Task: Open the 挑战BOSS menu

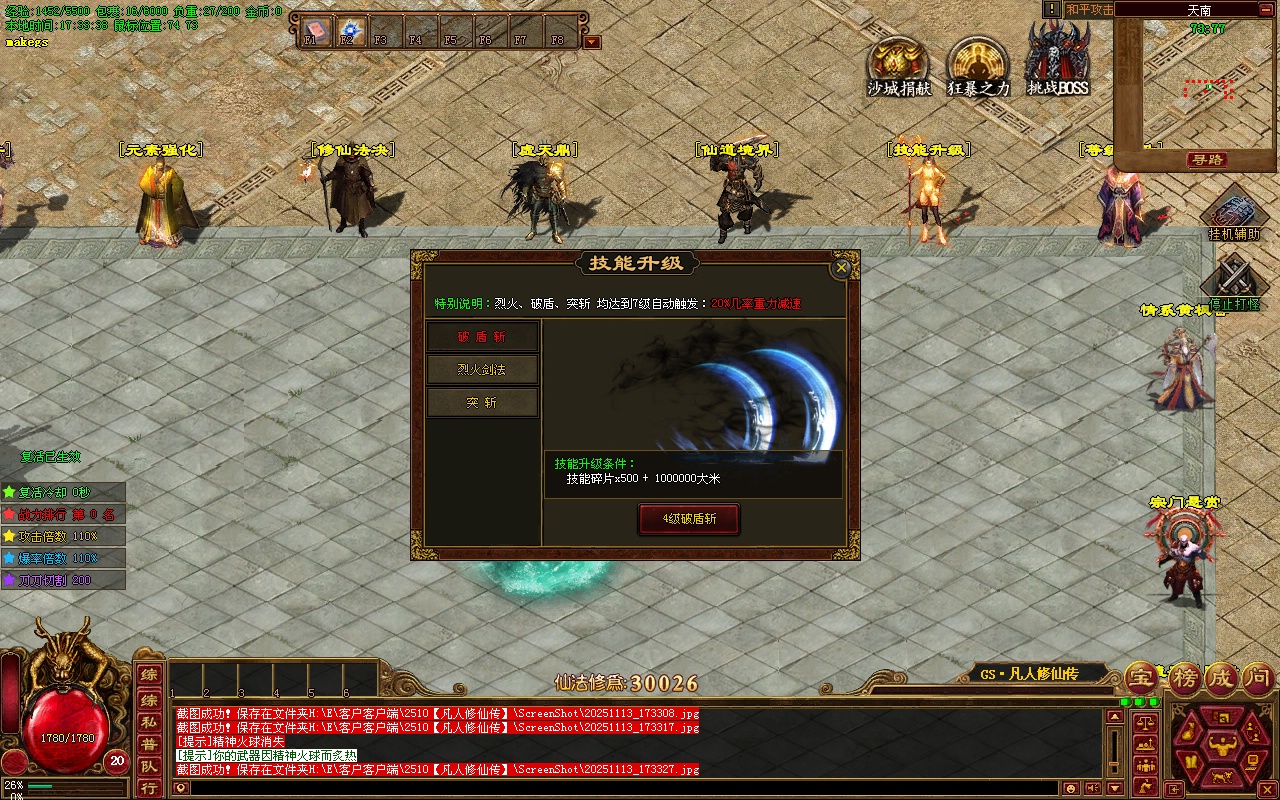Action: pos(1058,62)
